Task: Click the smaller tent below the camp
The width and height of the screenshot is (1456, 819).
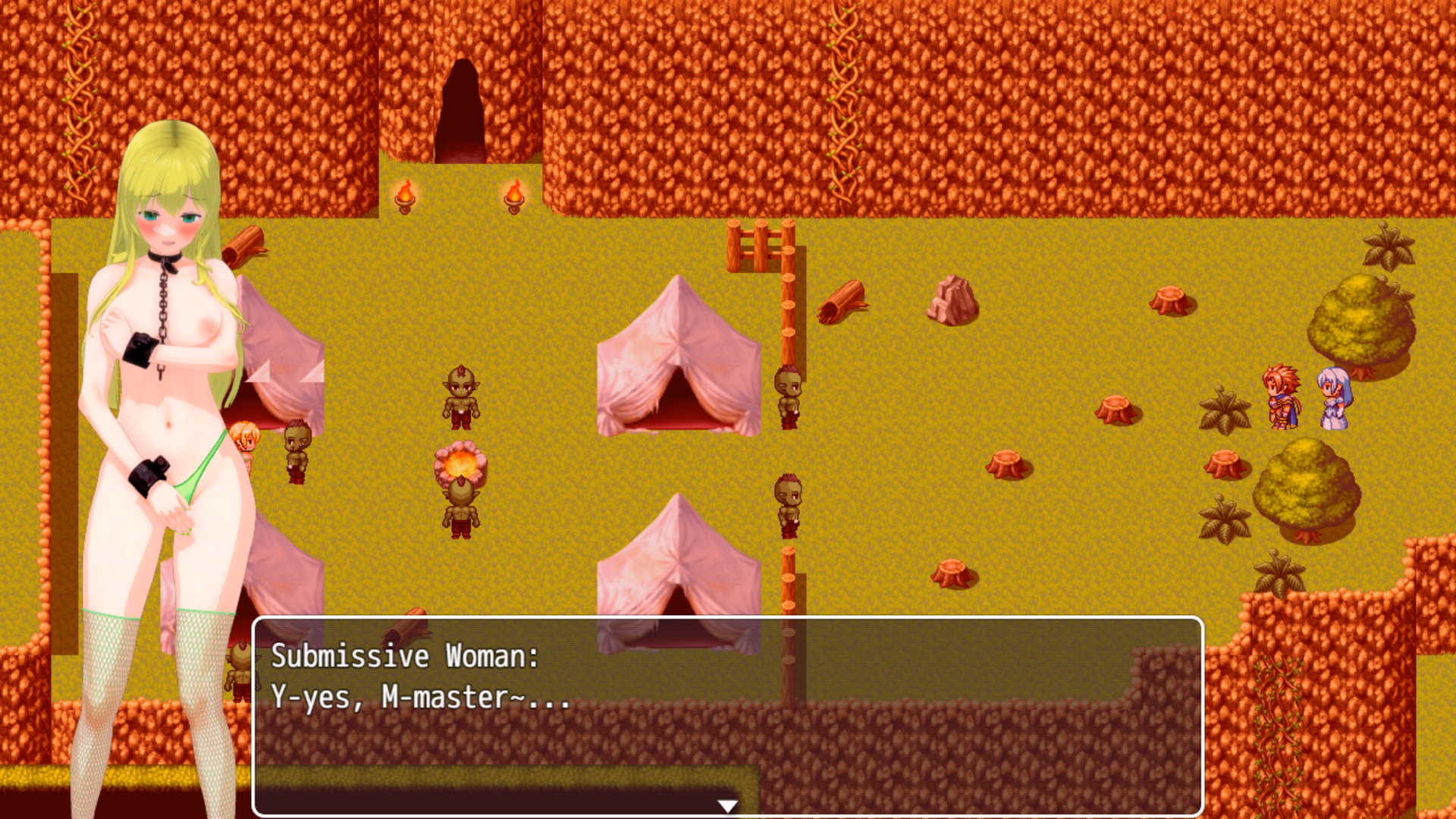Action: pos(679,569)
